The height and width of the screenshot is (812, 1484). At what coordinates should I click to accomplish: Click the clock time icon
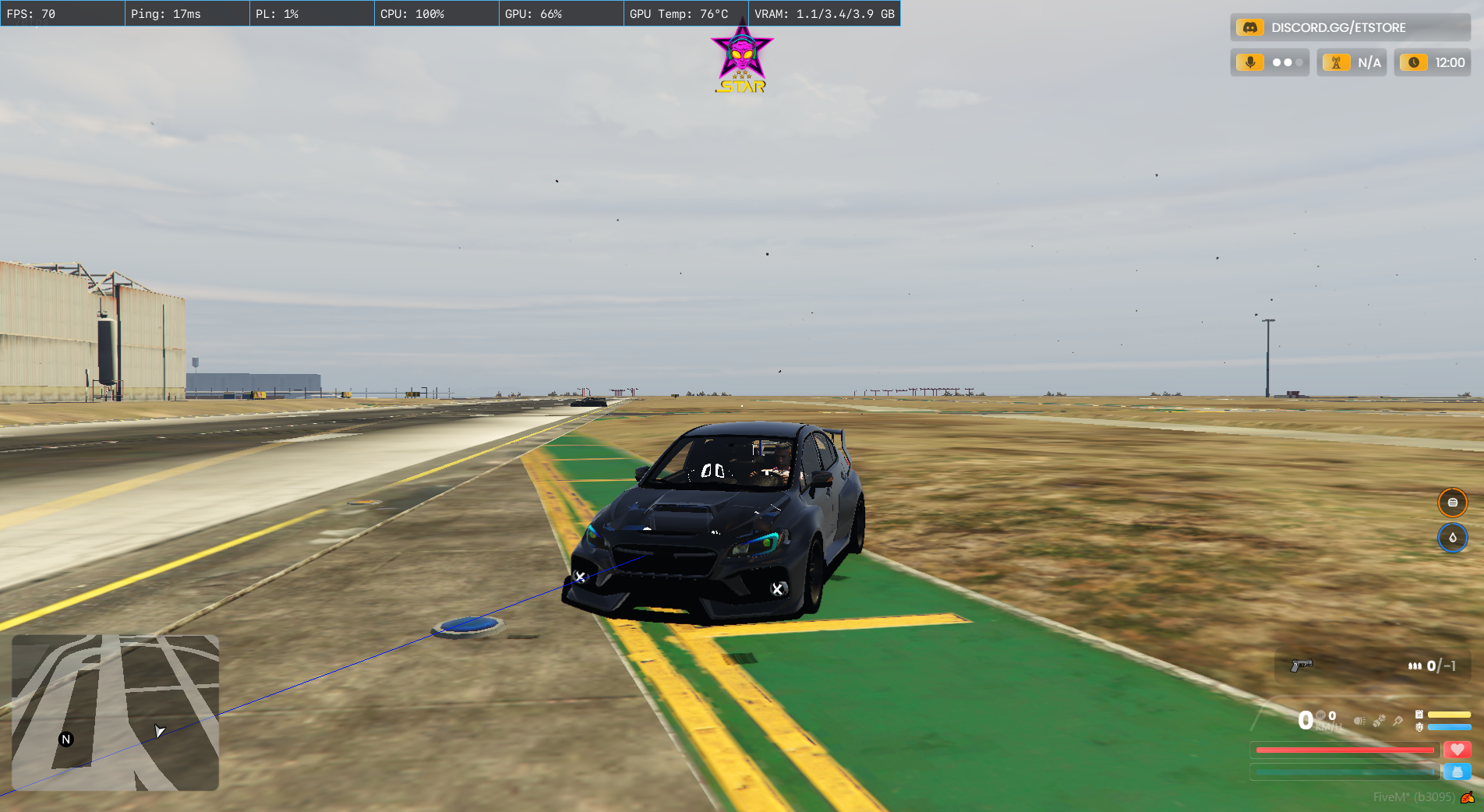tap(1414, 62)
